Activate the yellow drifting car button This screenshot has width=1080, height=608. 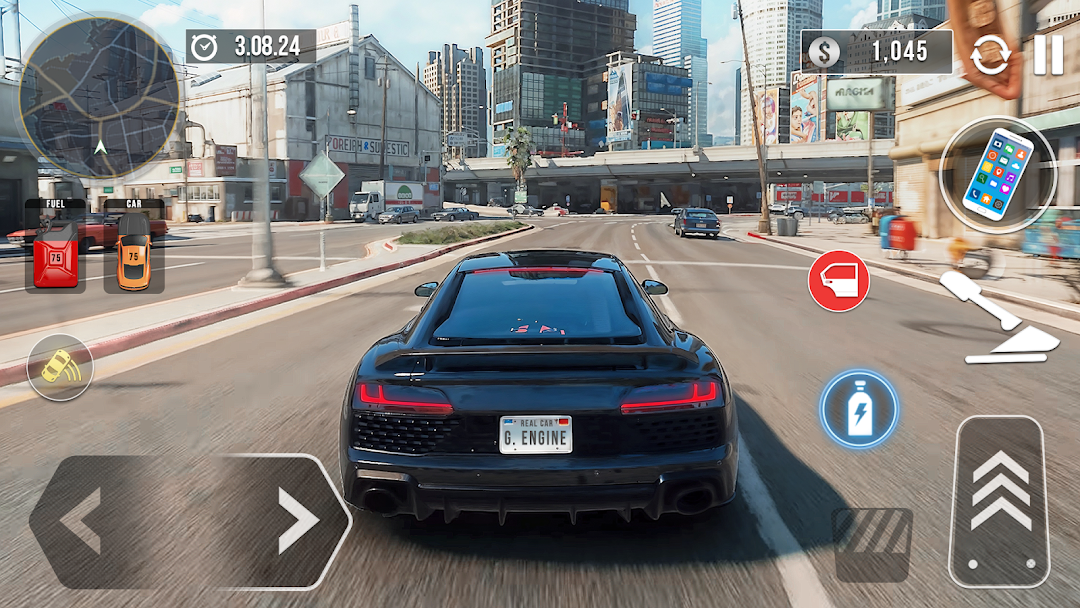click(60, 367)
